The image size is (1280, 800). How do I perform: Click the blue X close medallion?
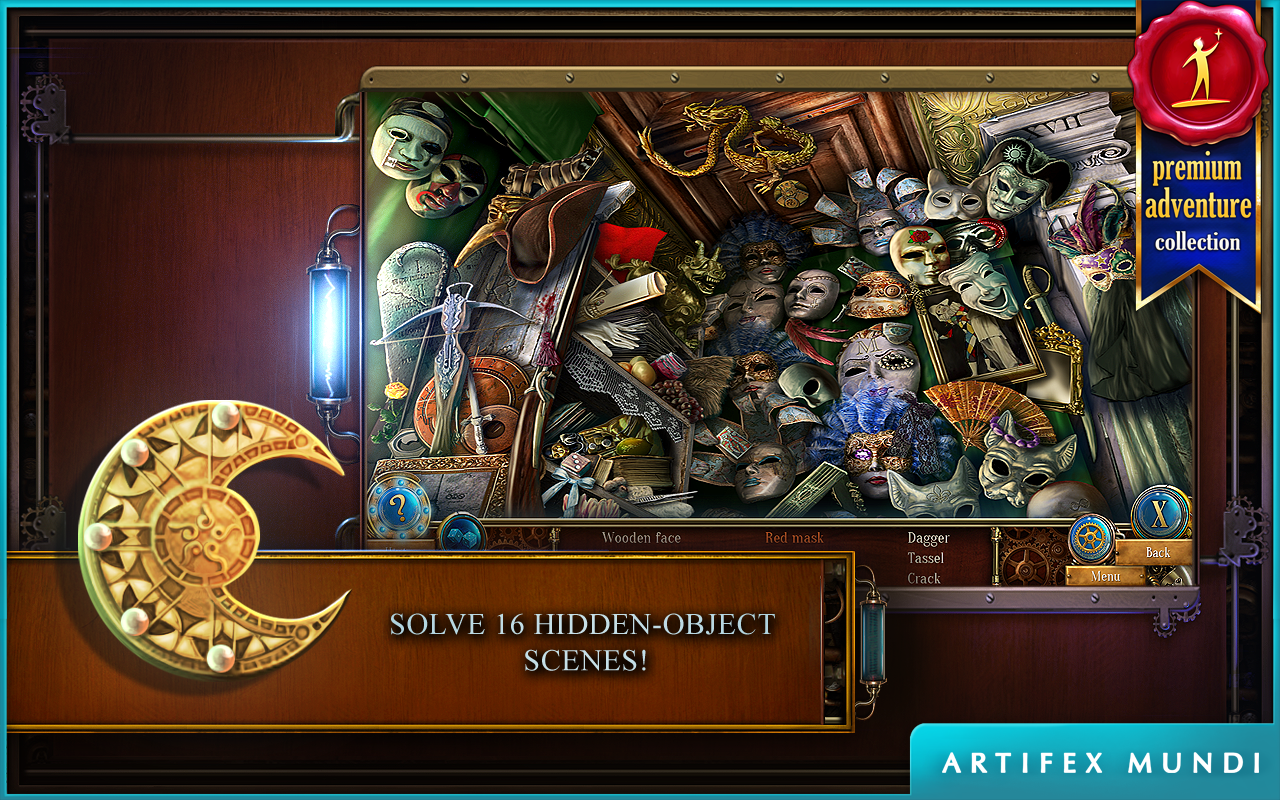pyautogui.click(x=1160, y=515)
